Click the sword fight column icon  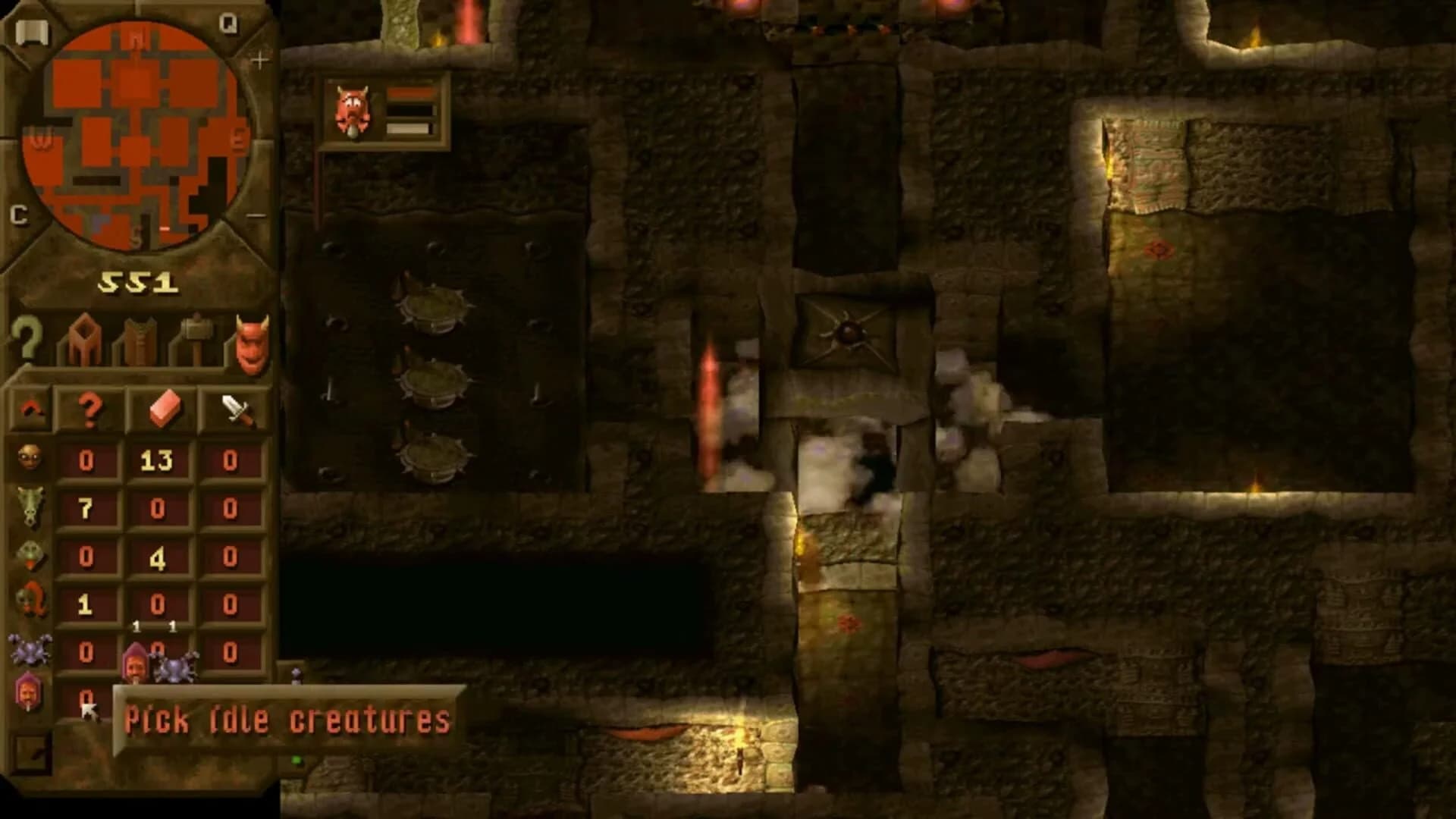(x=235, y=409)
